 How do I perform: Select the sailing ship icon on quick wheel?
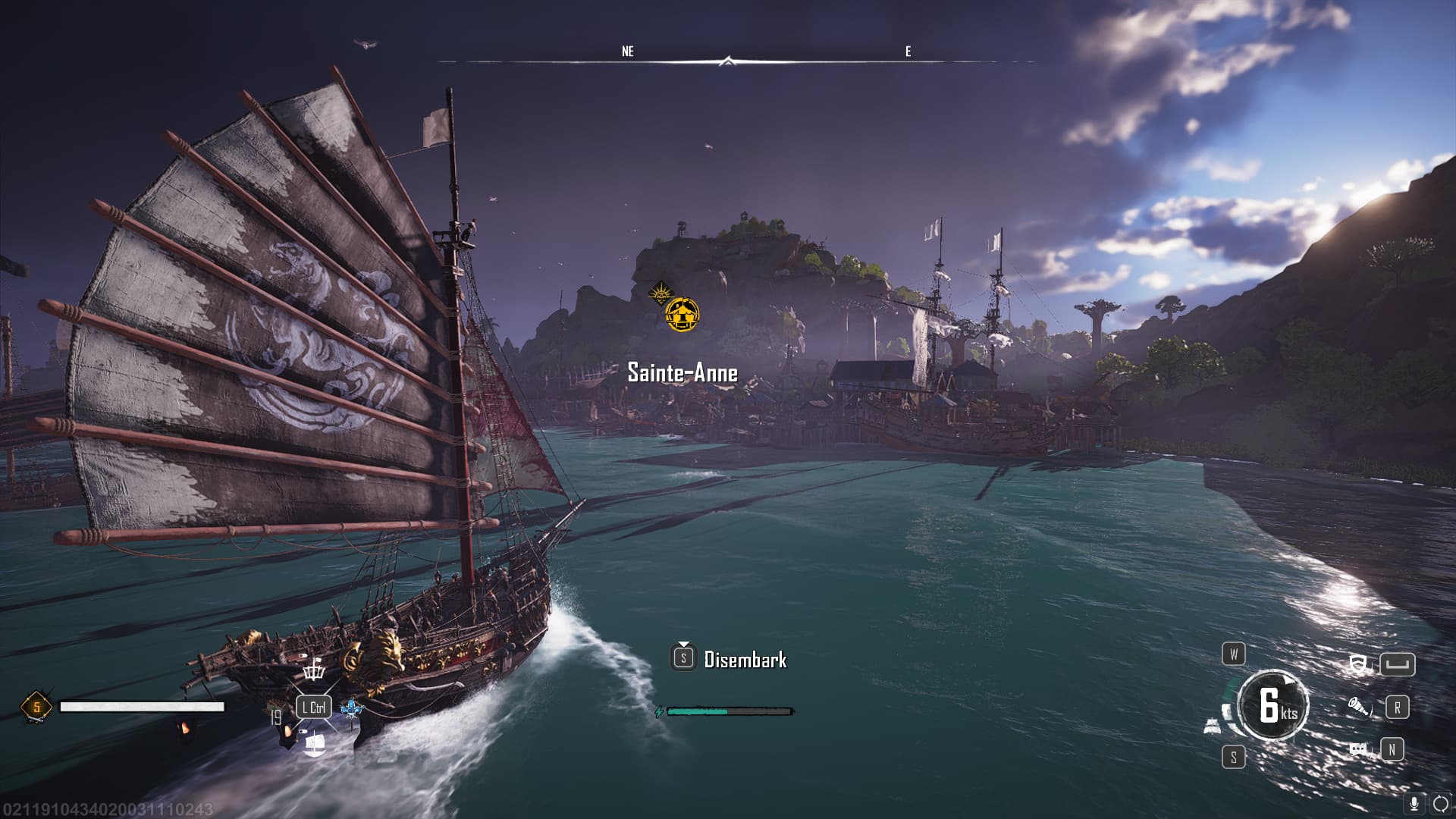pyautogui.click(x=314, y=745)
